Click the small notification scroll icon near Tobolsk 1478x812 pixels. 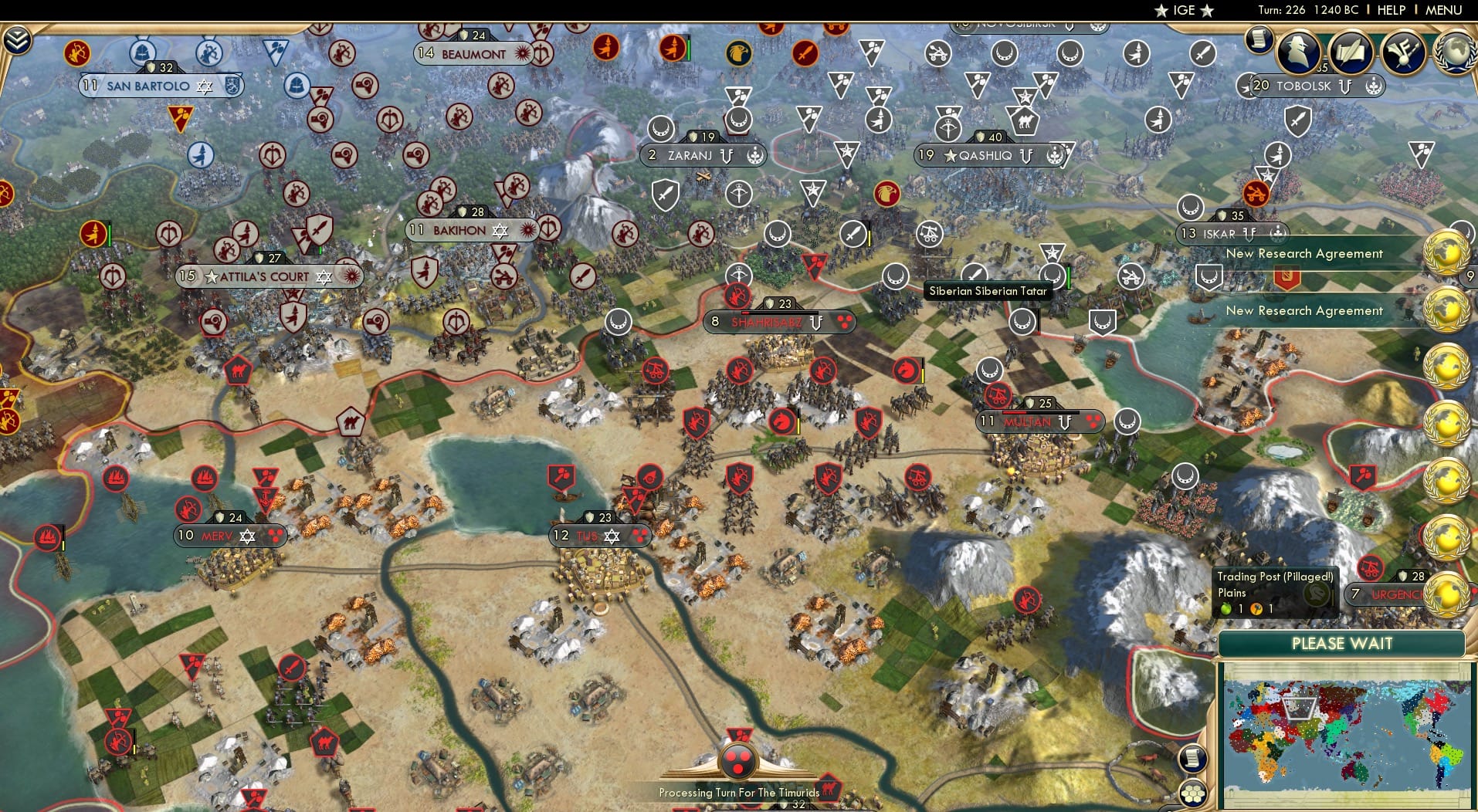(1259, 40)
